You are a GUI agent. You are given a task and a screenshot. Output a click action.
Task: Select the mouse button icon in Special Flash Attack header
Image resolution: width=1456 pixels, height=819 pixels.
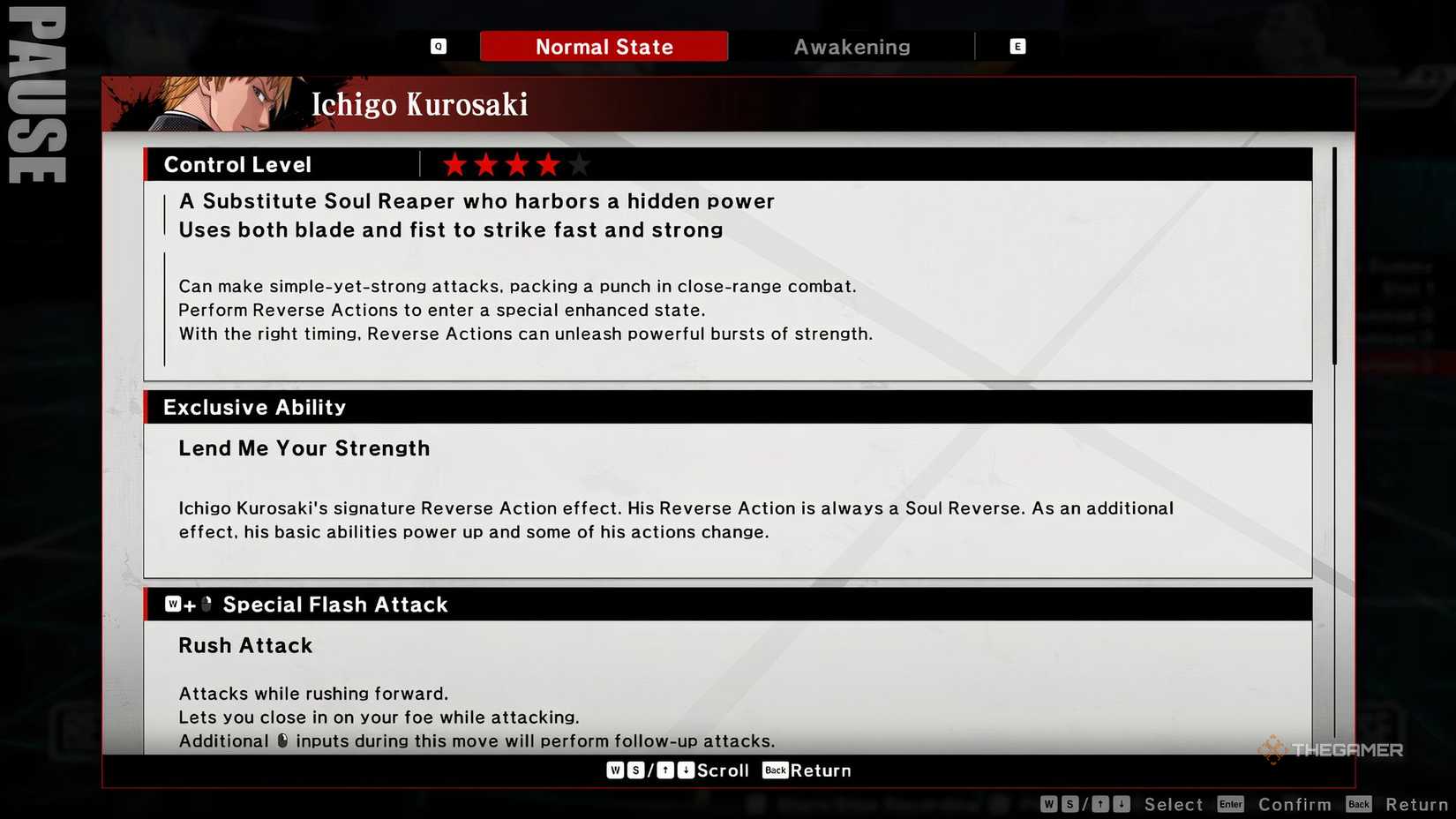(x=206, y=605)
